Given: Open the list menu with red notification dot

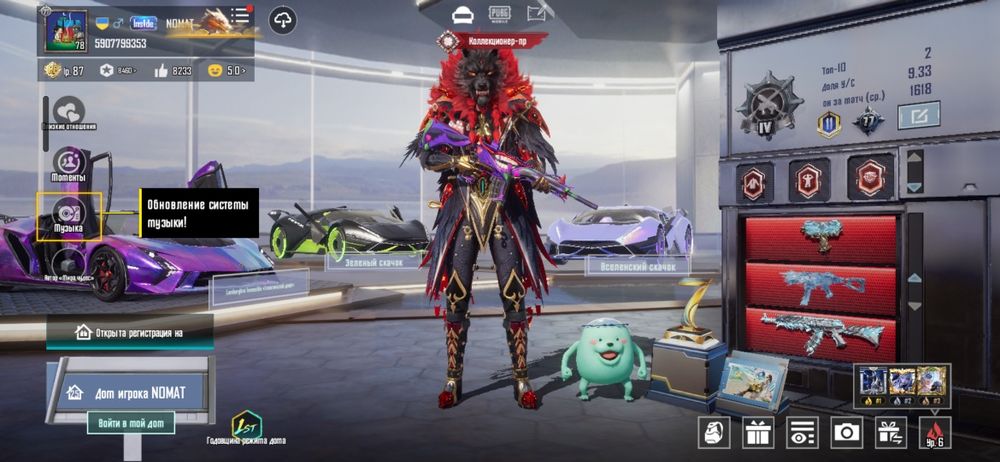Looking at the screenshot, I should tap(240, 17).
